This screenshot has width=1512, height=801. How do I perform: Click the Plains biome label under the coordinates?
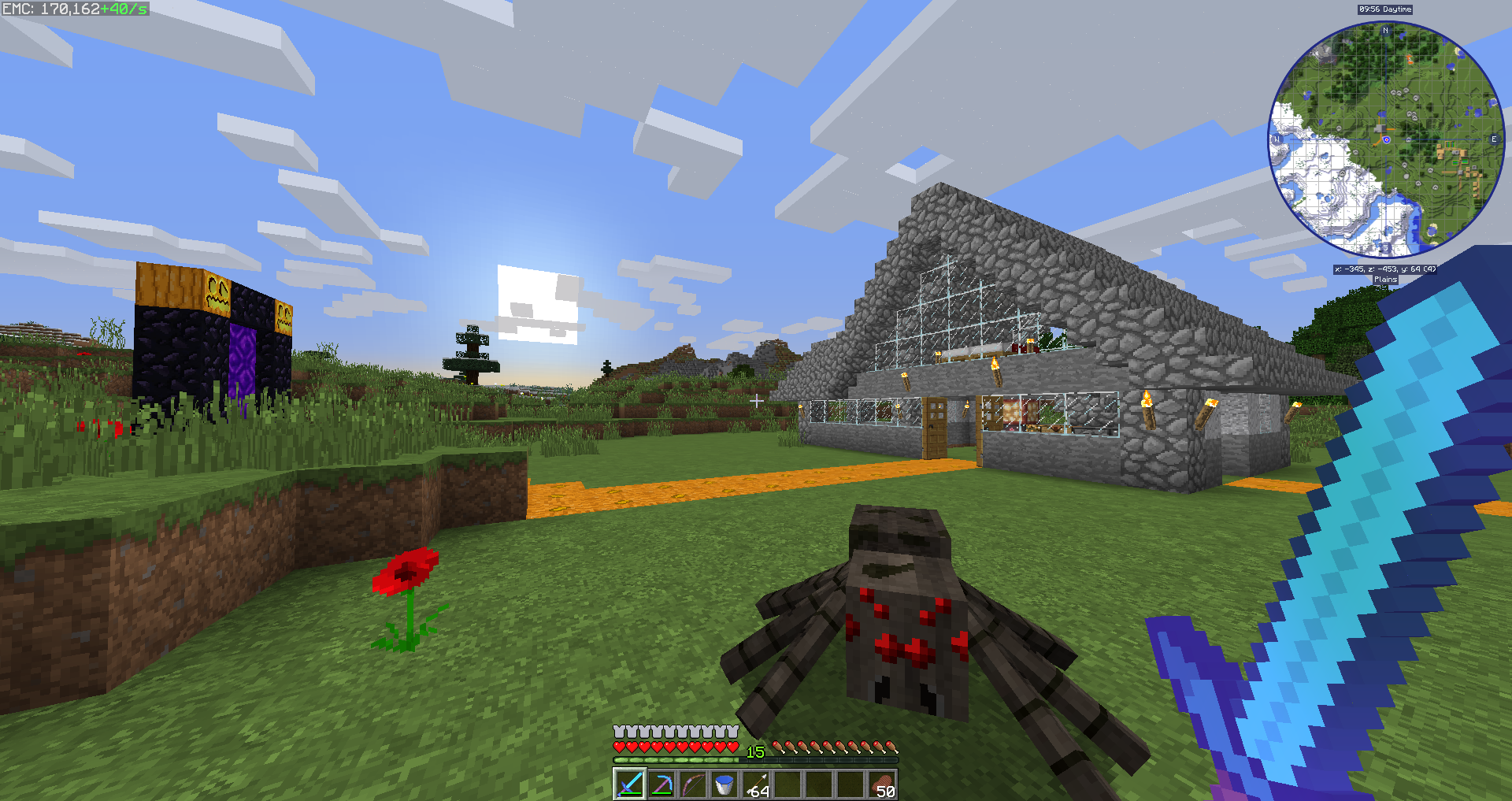coord(1386,279)
